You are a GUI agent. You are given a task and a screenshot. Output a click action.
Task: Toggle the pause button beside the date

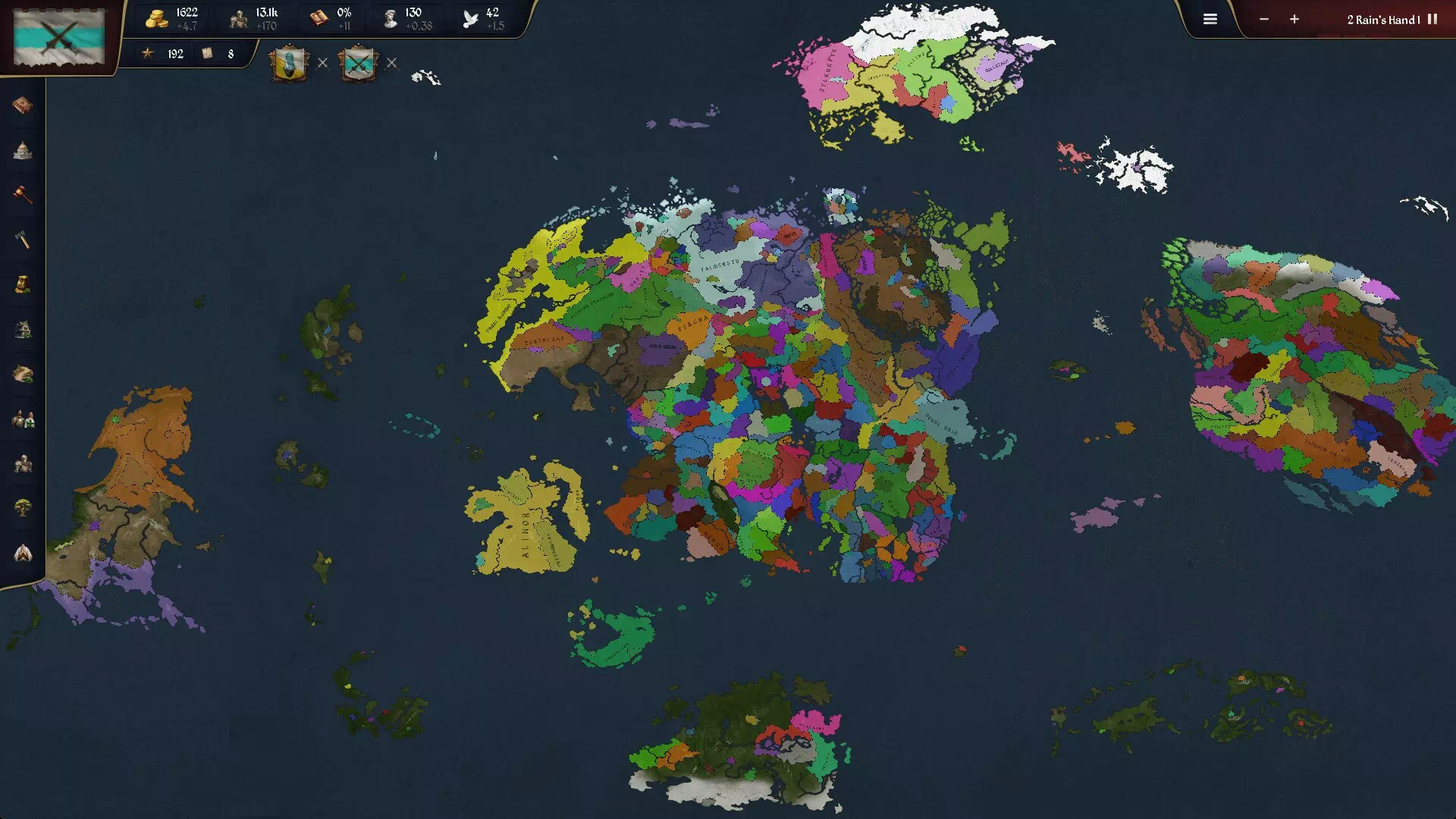point(1432,20)
